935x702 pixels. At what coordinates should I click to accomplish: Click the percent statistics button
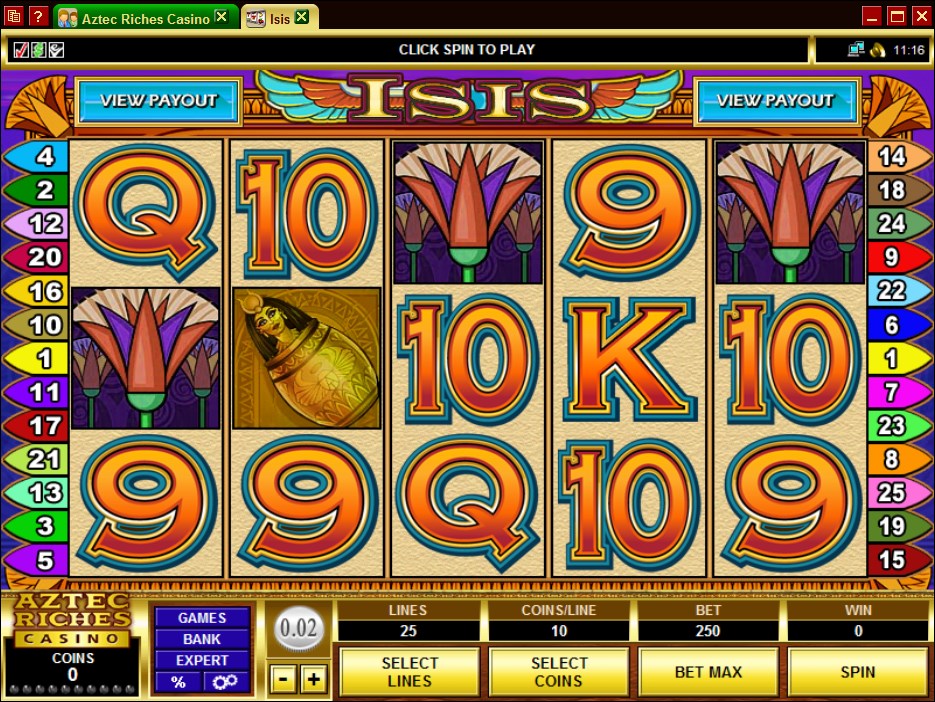point(178,682)
